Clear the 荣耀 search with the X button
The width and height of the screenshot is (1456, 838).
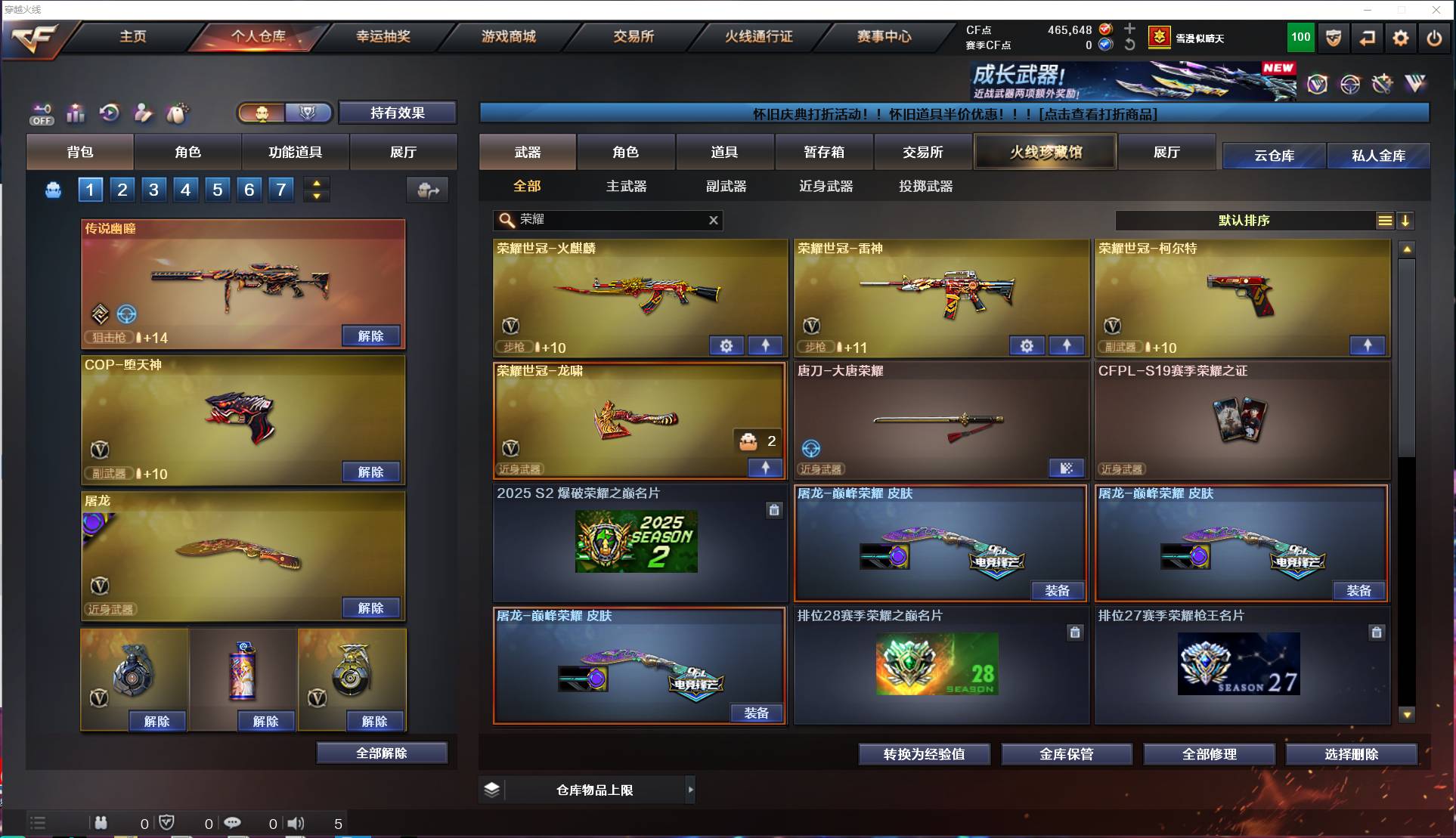click(x=713, y=220)
